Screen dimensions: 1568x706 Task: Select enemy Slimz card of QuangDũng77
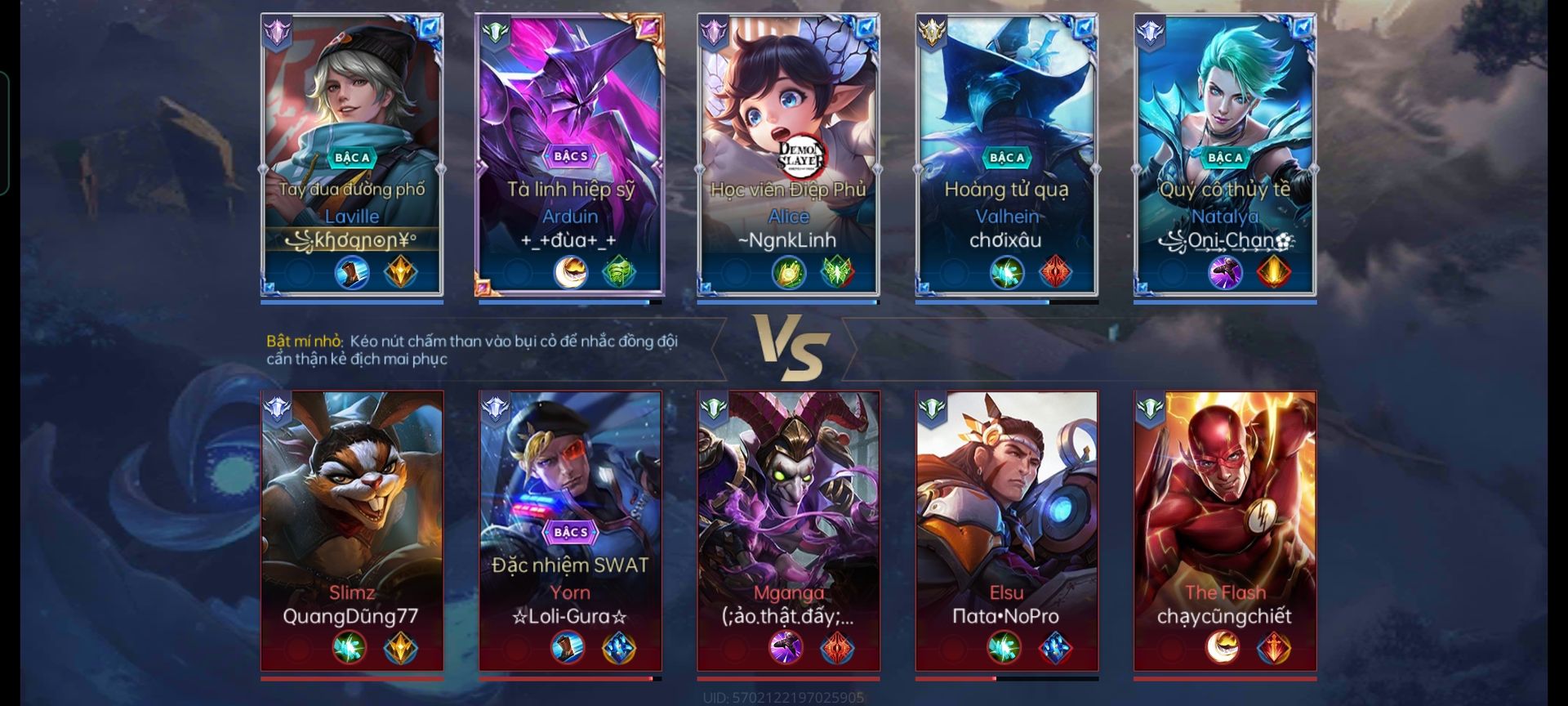pos(352,529)
